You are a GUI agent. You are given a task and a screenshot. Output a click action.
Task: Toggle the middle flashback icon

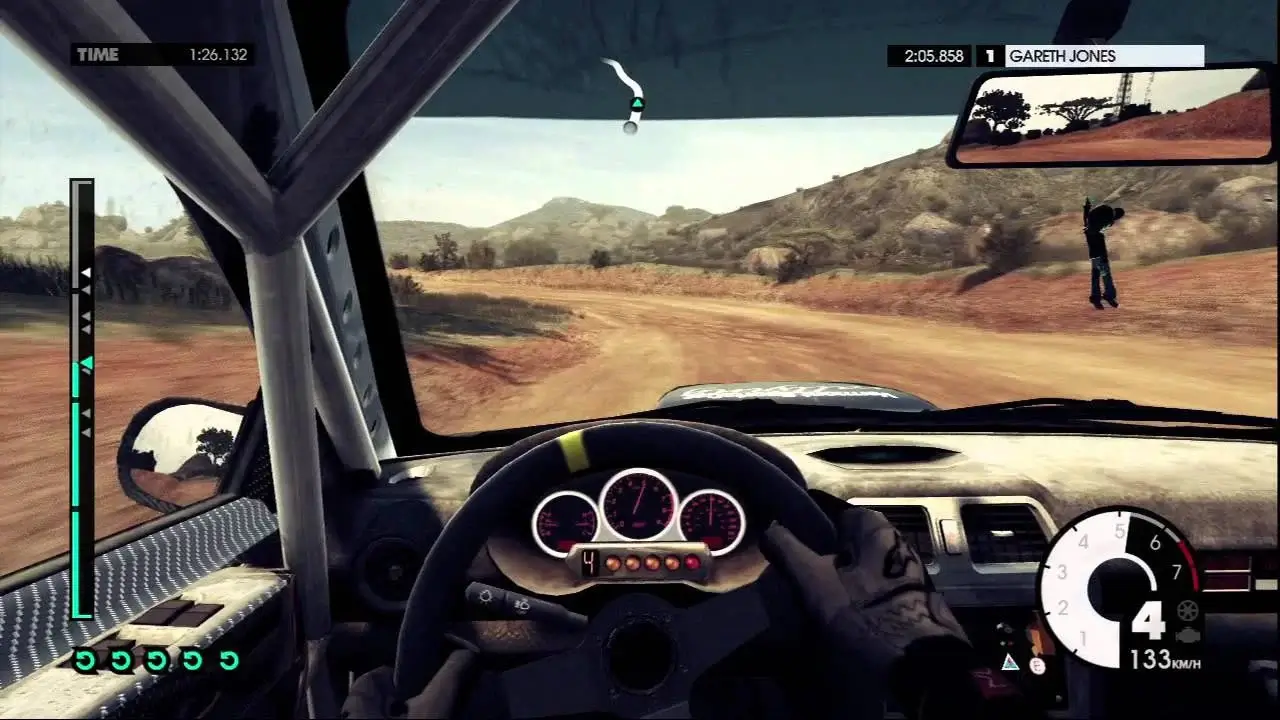click(x=156, y=660)
